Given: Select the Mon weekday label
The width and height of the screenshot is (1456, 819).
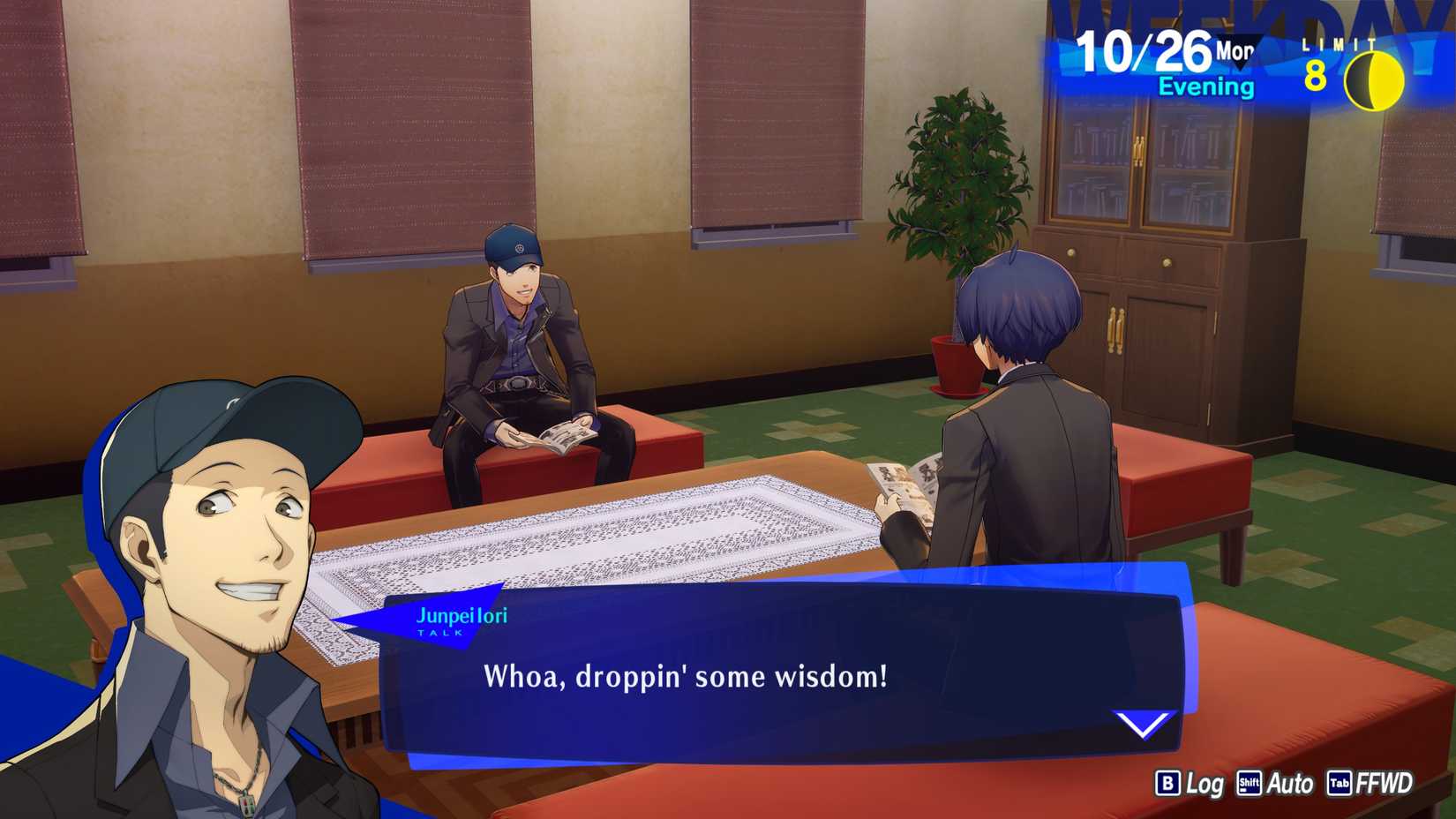Looking at the screenshot, I should tap(1234, 50).
